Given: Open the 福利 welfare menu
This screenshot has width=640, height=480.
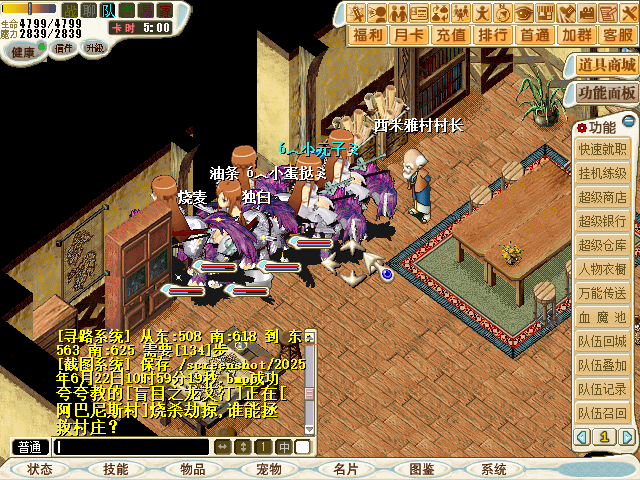Looking at the screenshot, I should (x=369, y=34).
